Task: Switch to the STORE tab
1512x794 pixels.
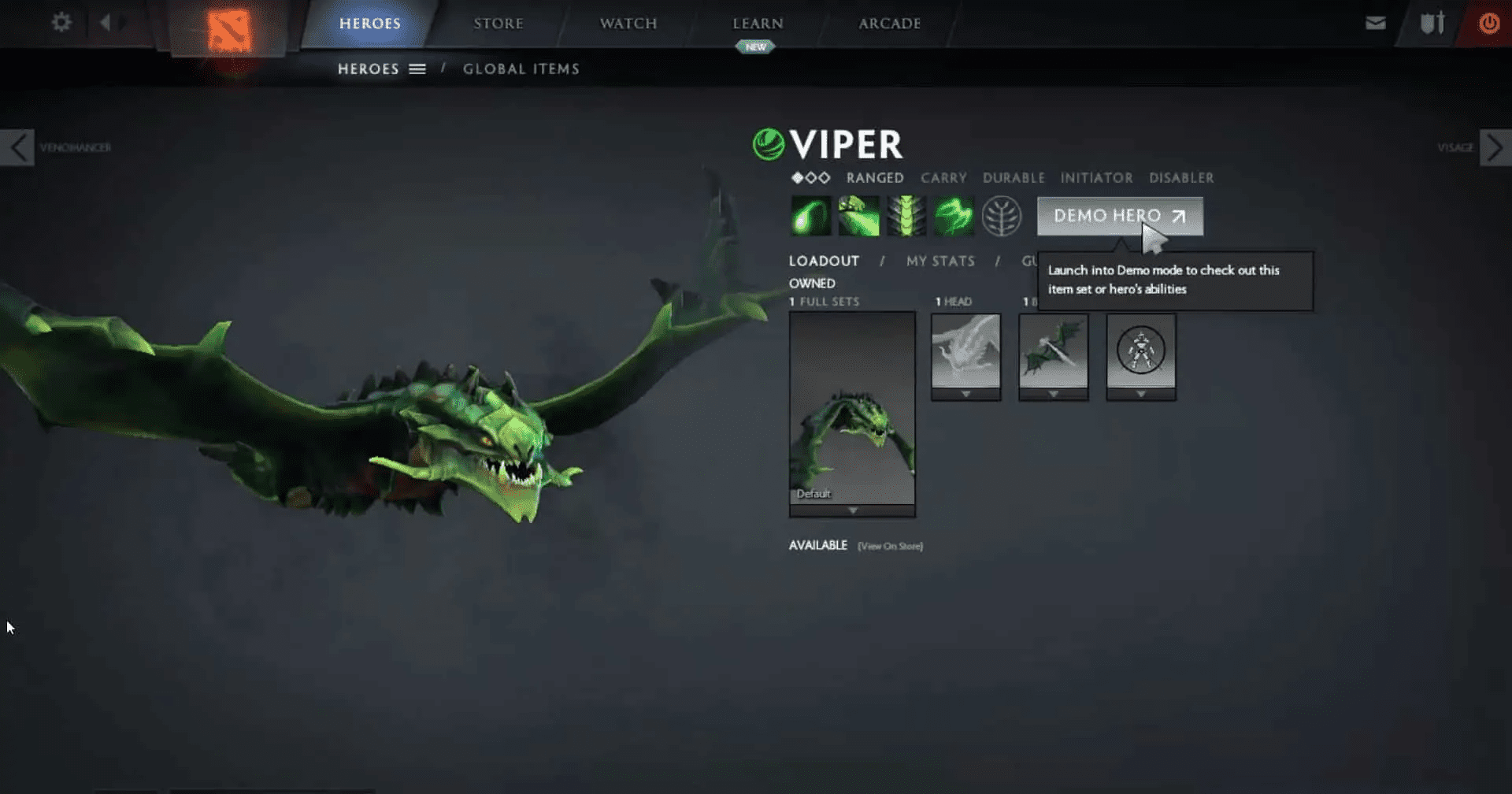Action: click(498, 23)
